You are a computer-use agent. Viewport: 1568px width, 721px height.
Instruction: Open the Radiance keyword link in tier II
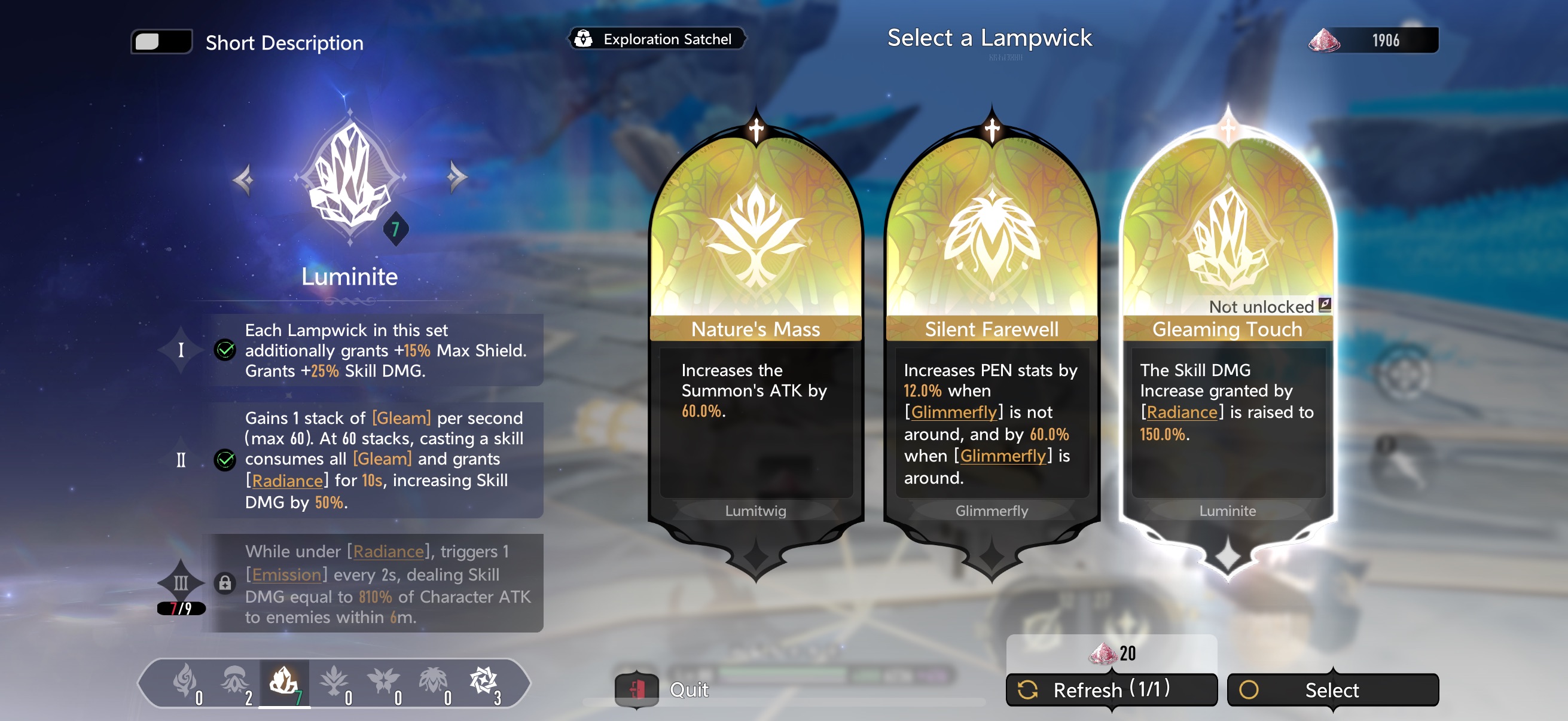(286, 481)
